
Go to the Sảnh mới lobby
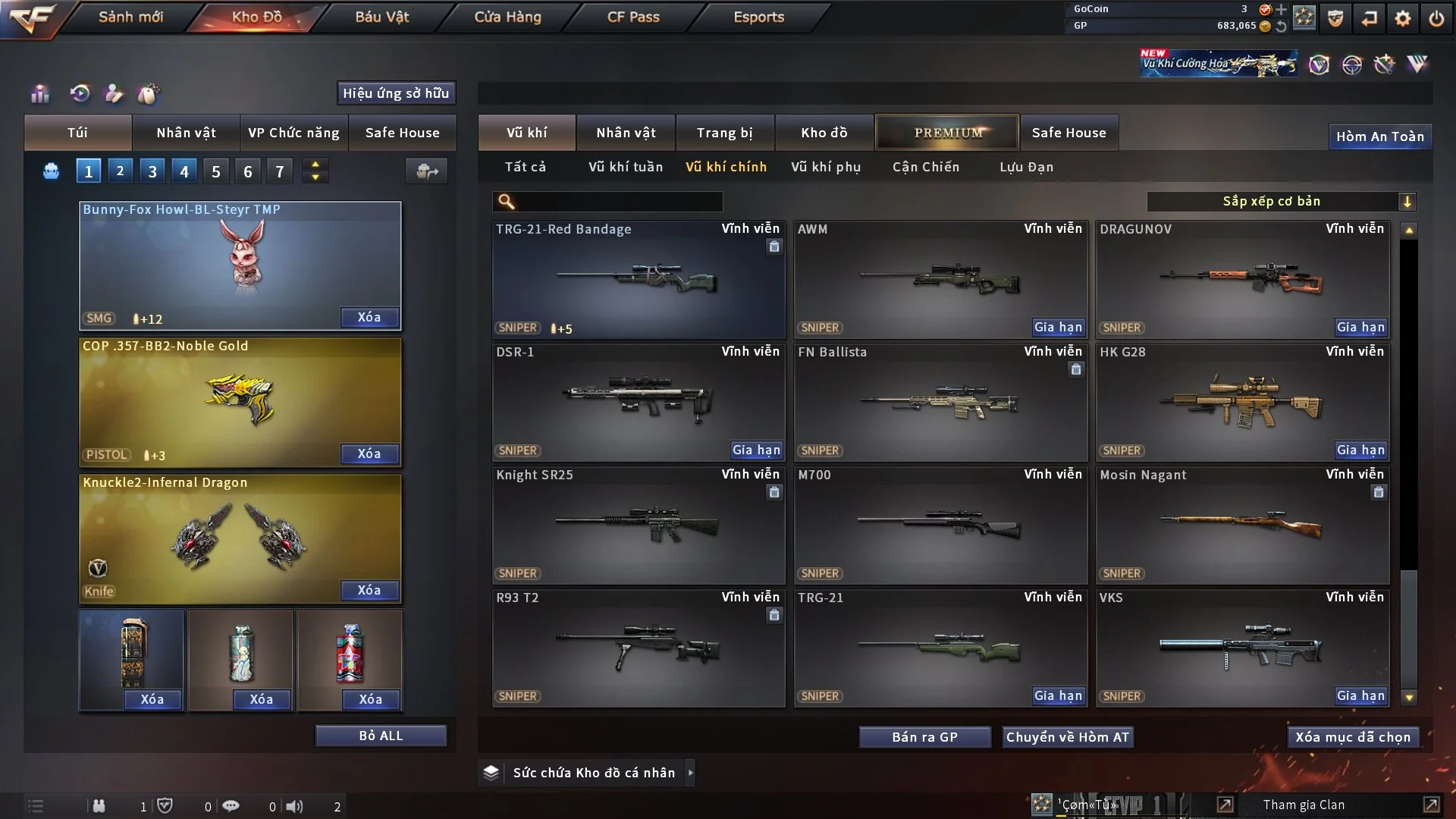point(130,17)
